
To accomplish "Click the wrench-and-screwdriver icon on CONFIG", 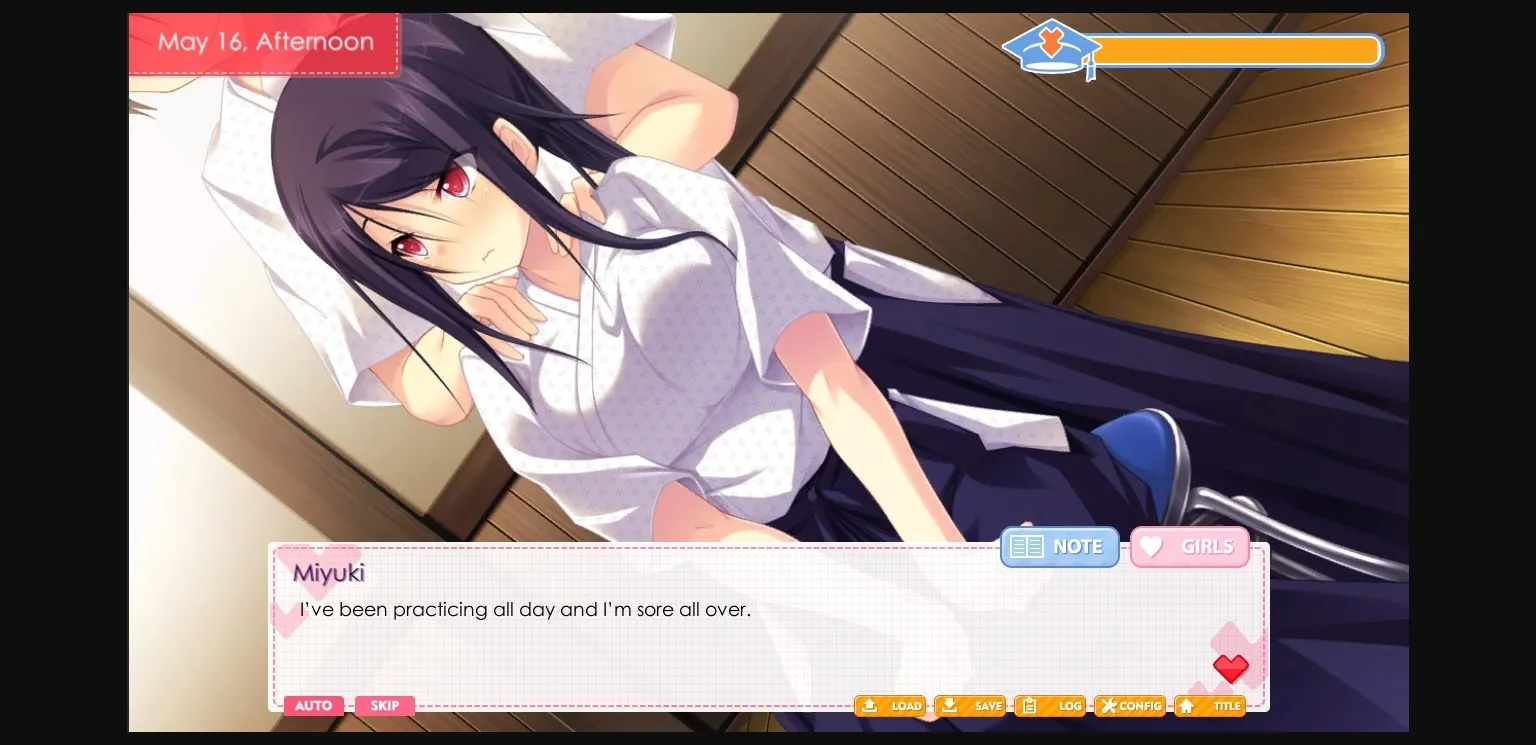I will (x=1110, y=706).
